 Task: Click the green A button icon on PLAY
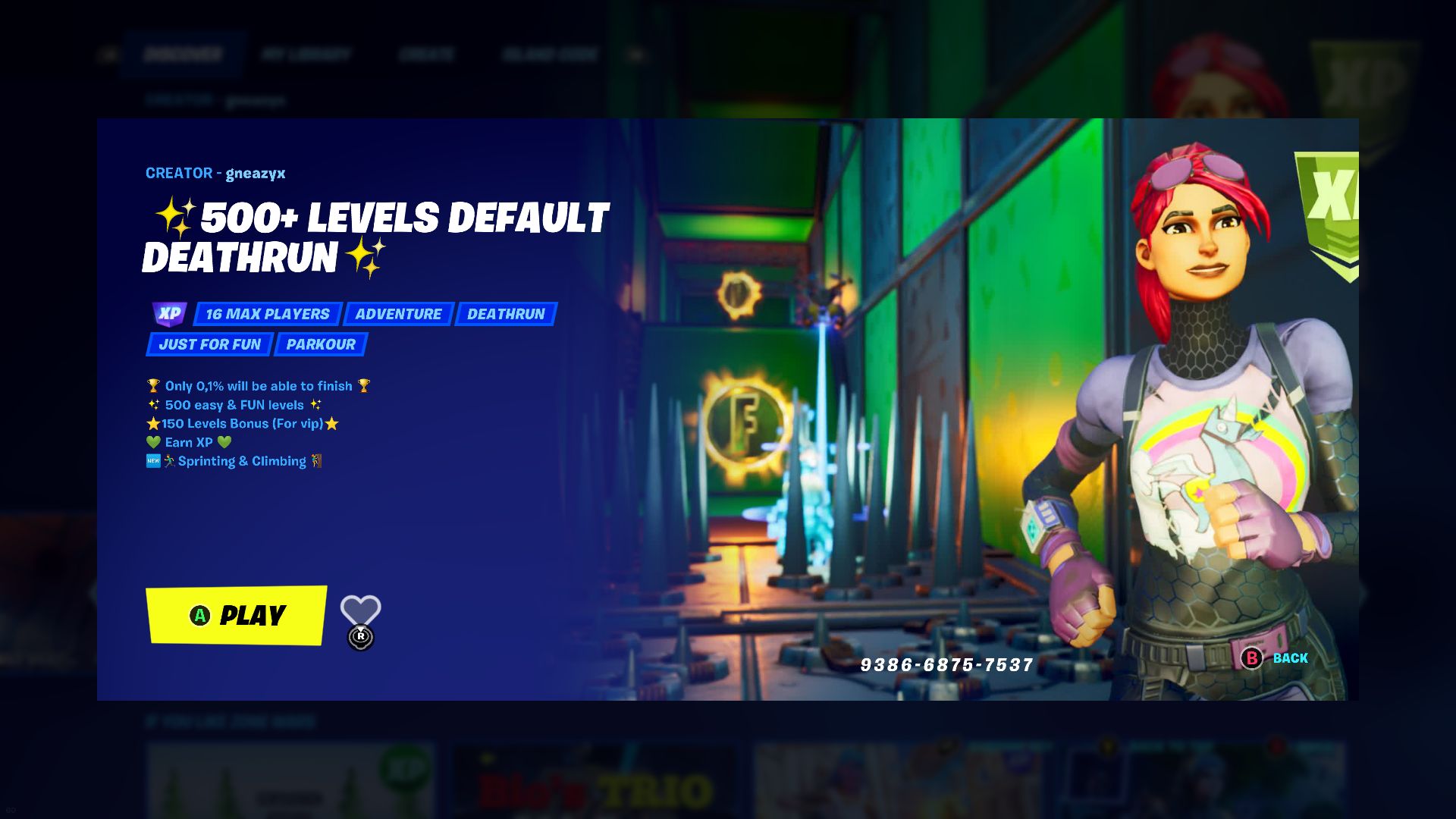199,616
